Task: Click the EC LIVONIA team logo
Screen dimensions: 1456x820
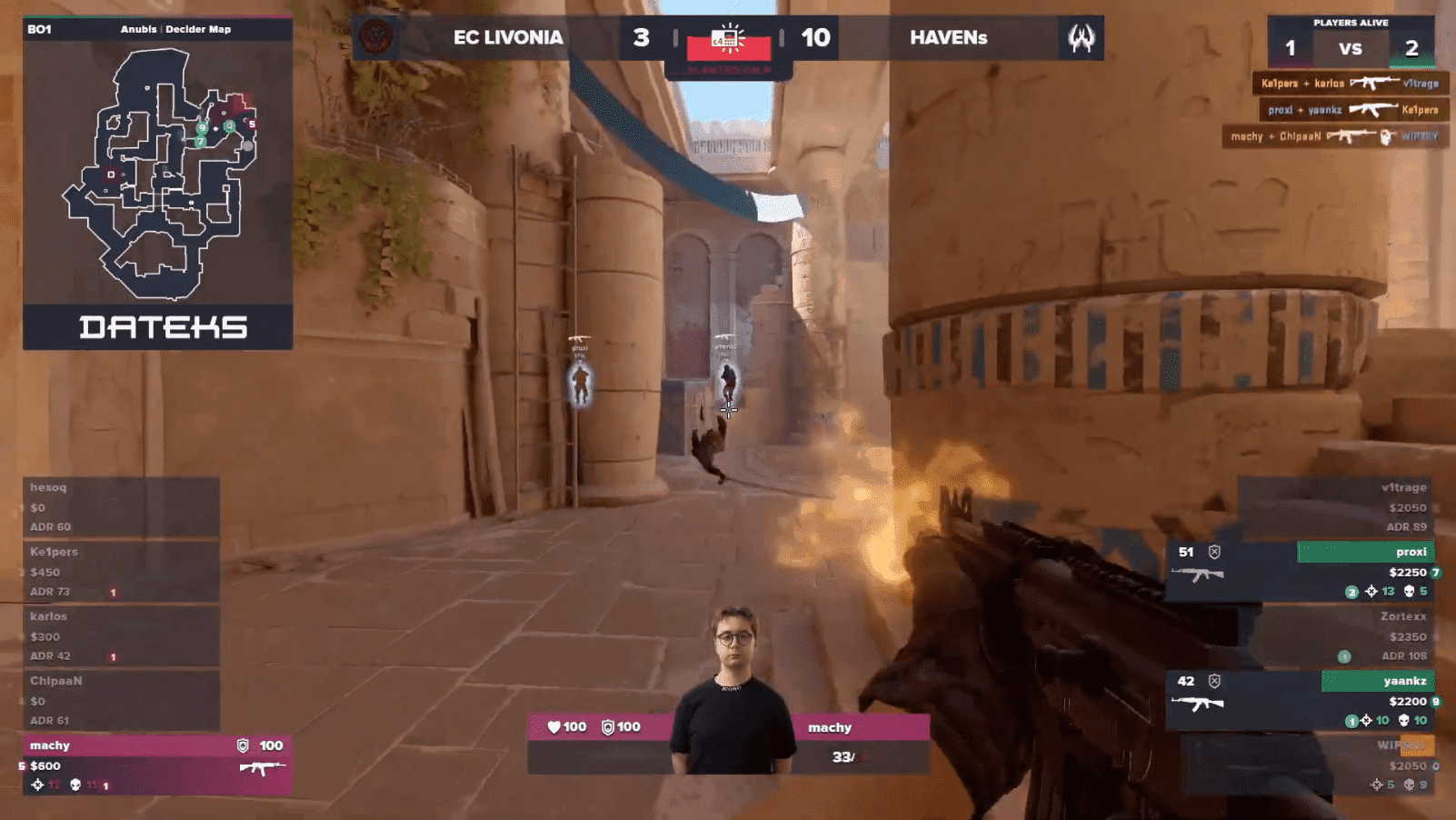Action: [x=376, y=37]
